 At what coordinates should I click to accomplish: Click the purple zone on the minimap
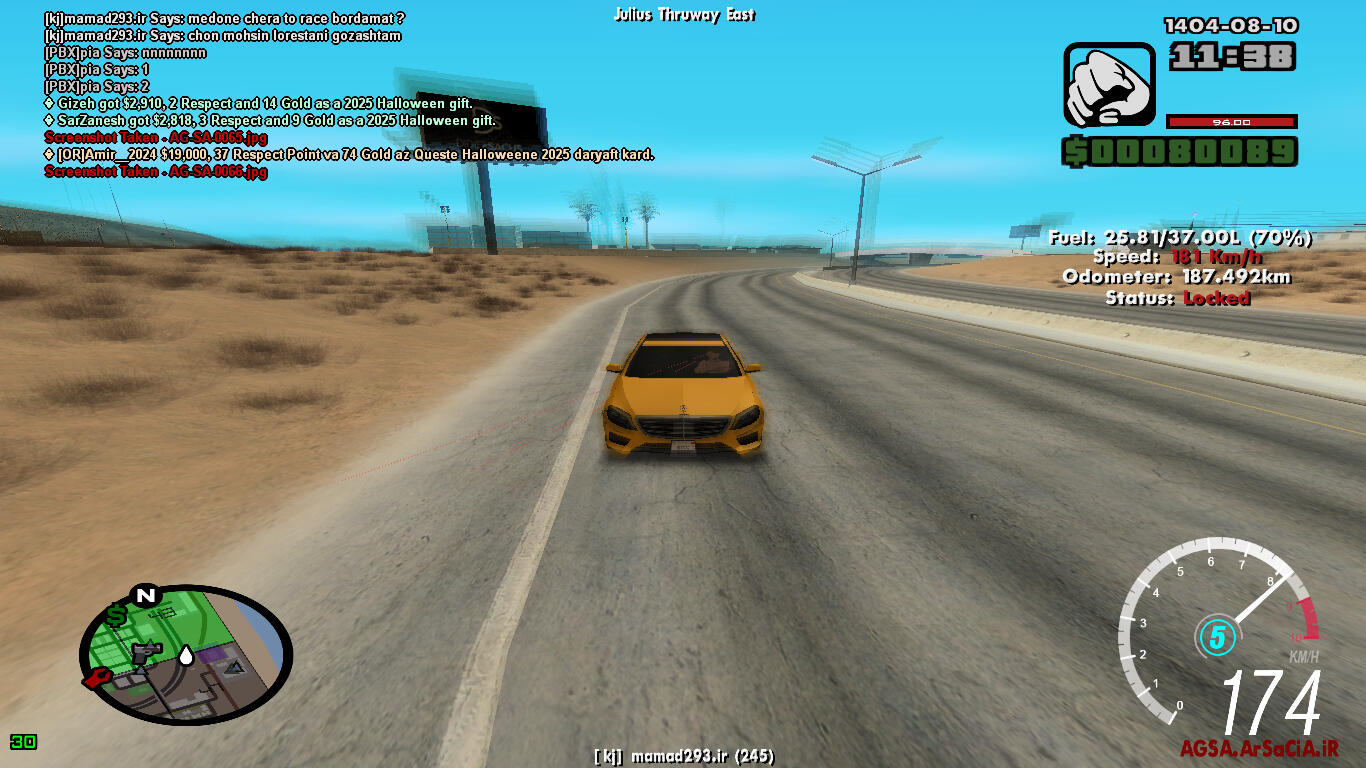[212, 656]
